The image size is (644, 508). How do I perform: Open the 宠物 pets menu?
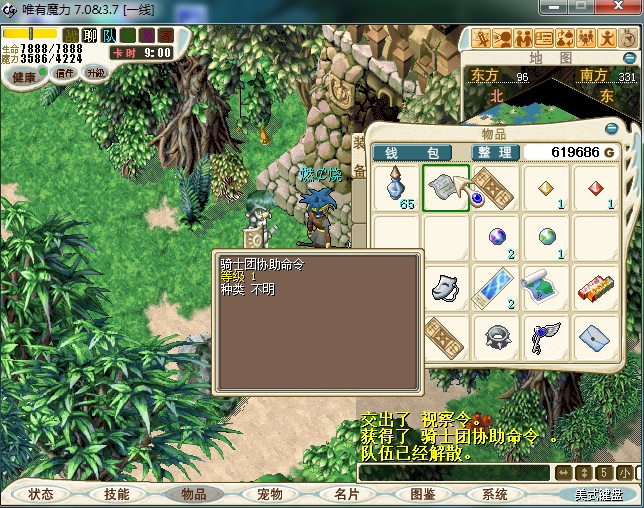pos(270,494)
